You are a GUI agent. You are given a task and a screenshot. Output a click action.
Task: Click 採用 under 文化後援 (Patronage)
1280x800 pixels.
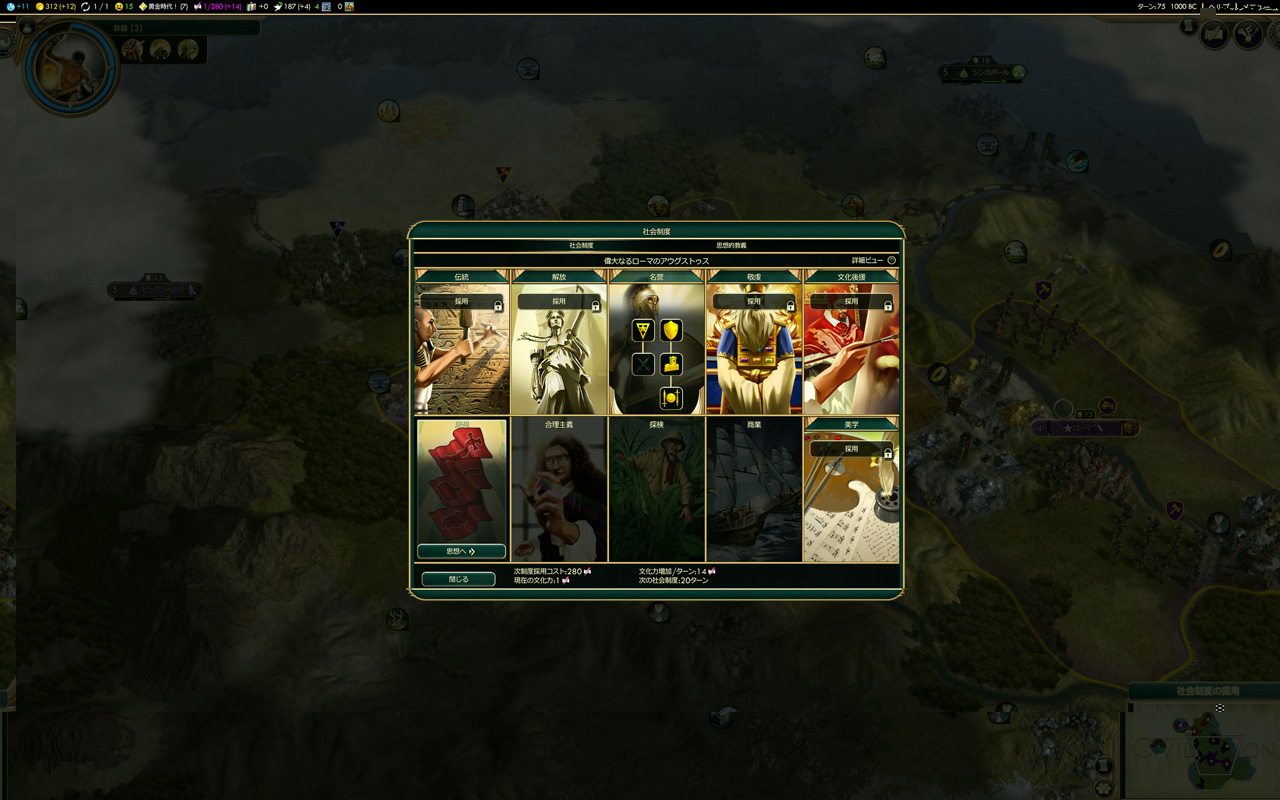[851, 301]
